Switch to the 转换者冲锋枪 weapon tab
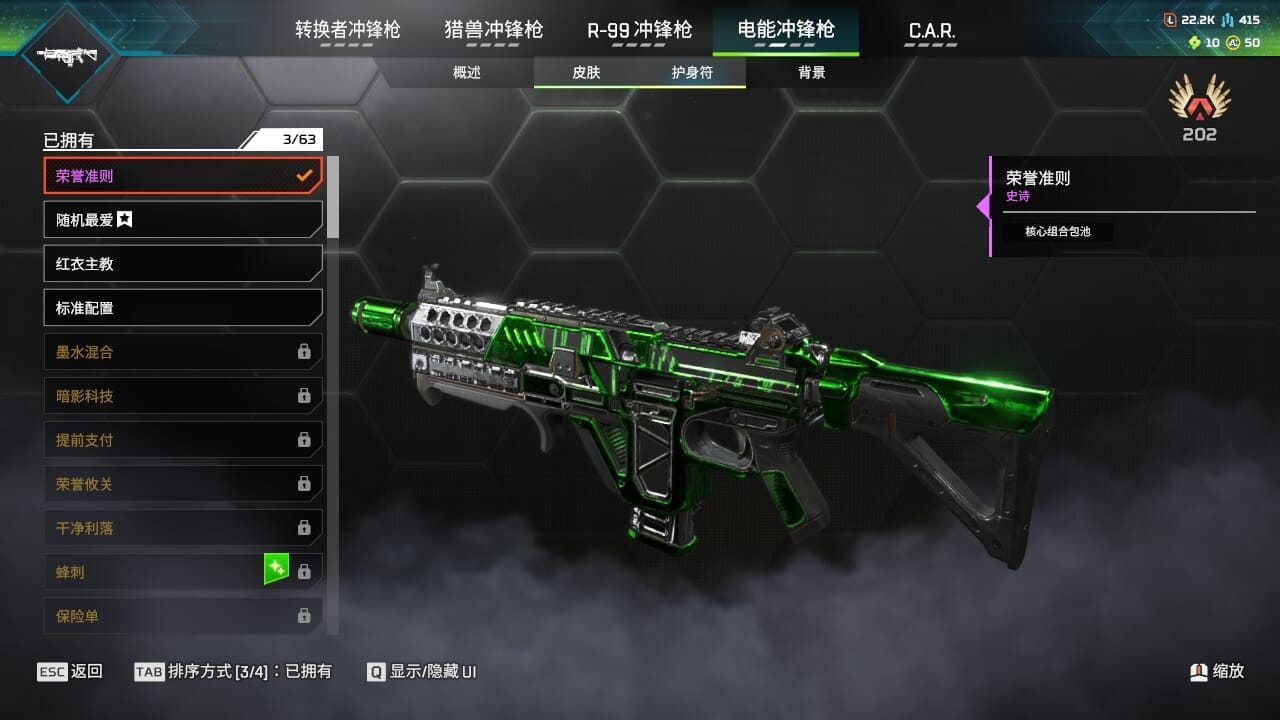This screenshot has height=720, width=1280. 347,30
